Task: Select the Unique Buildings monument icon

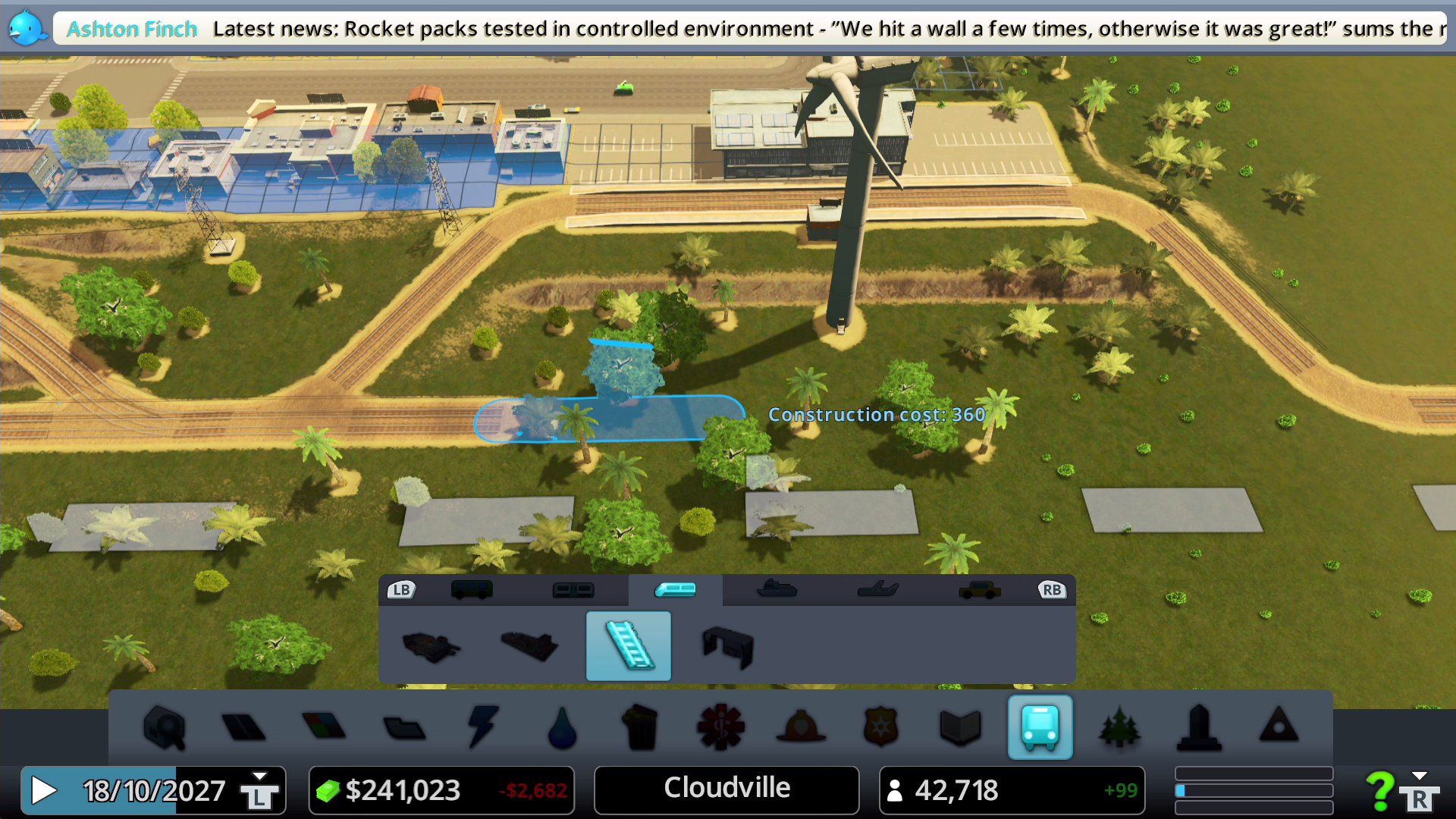Action: (x=1198, y=728)
